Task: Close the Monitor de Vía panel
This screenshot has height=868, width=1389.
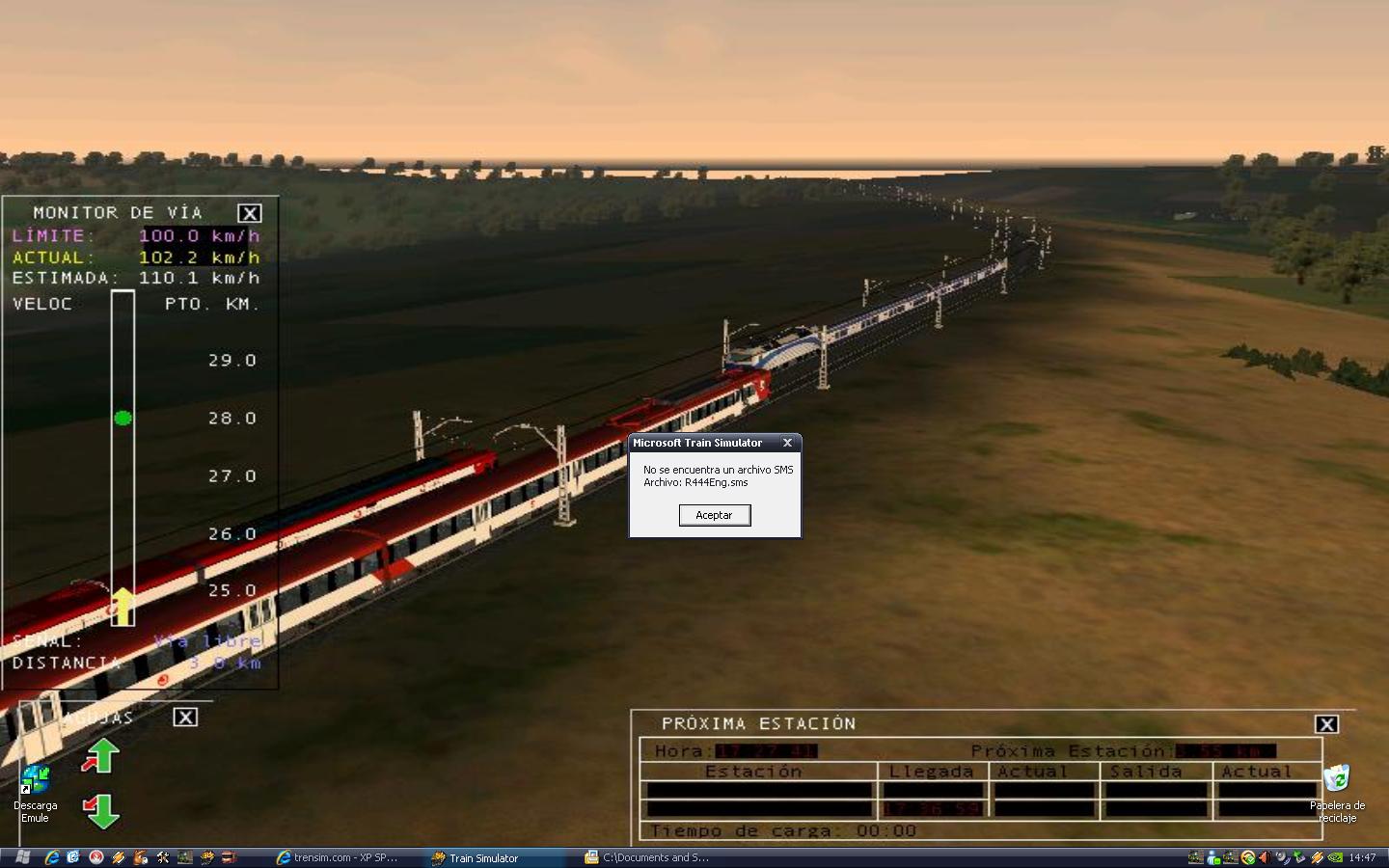Action: point(249,213)
